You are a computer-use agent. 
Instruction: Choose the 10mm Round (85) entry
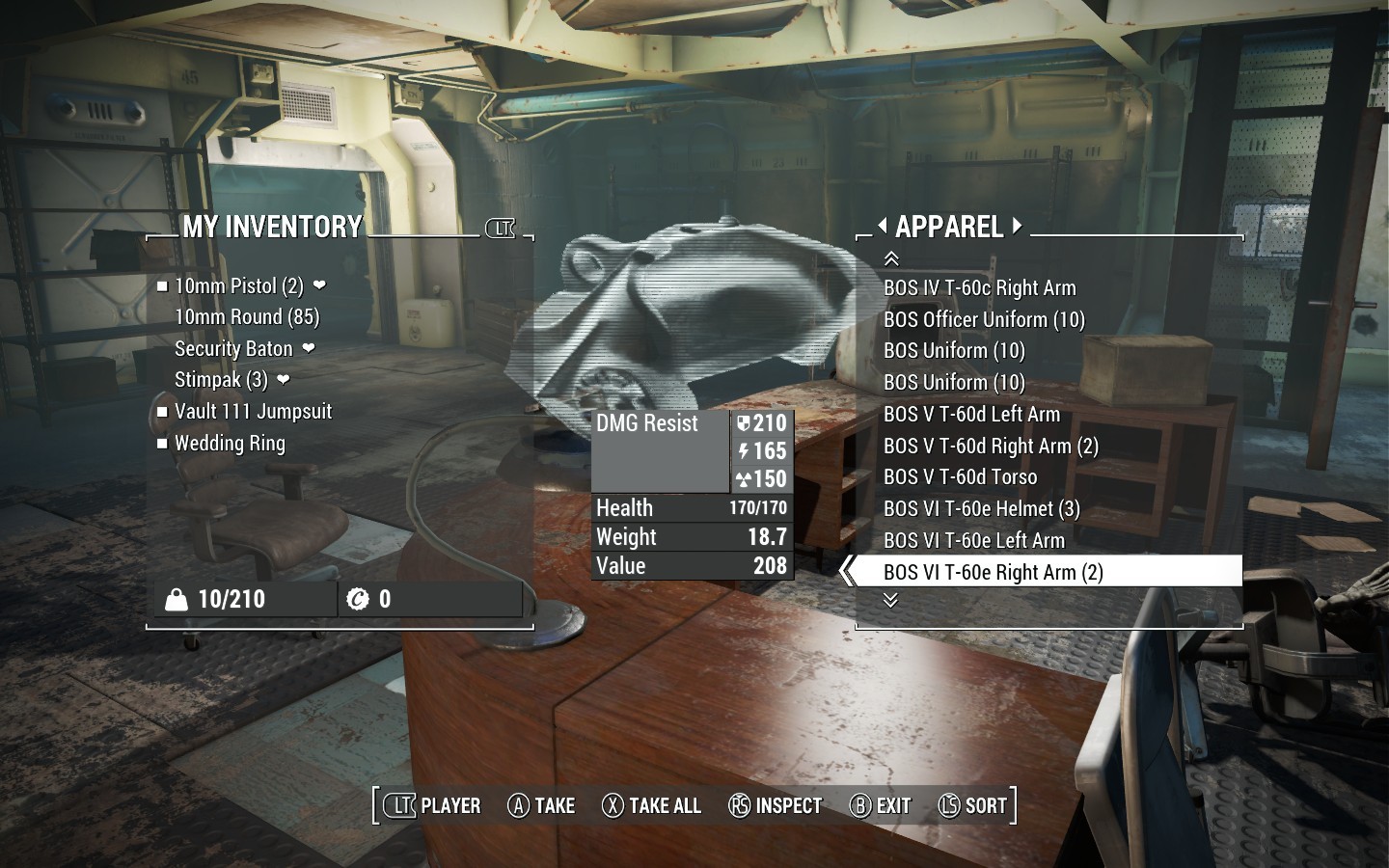247,317
